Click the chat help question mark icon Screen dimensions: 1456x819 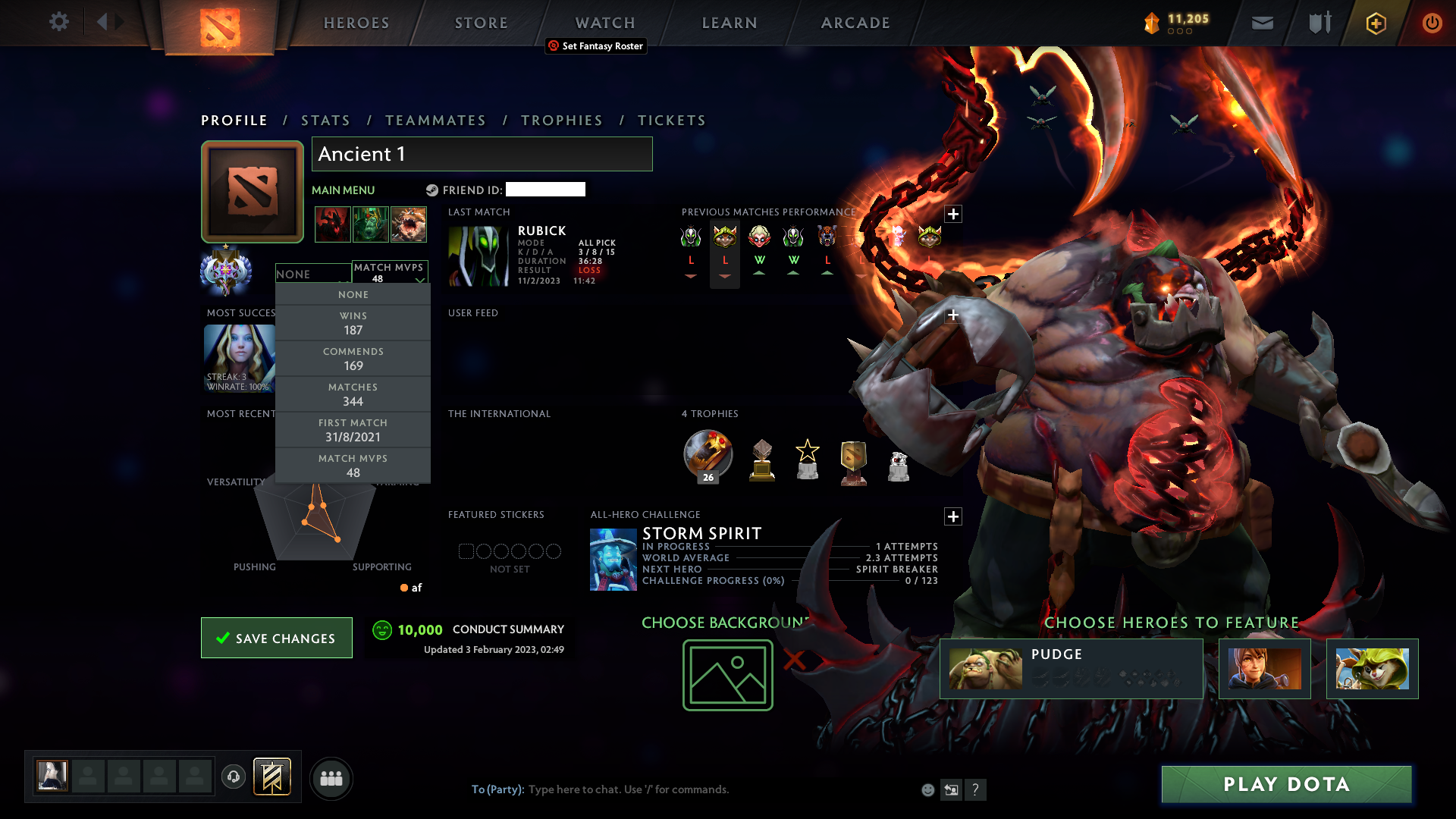point(976,789)
